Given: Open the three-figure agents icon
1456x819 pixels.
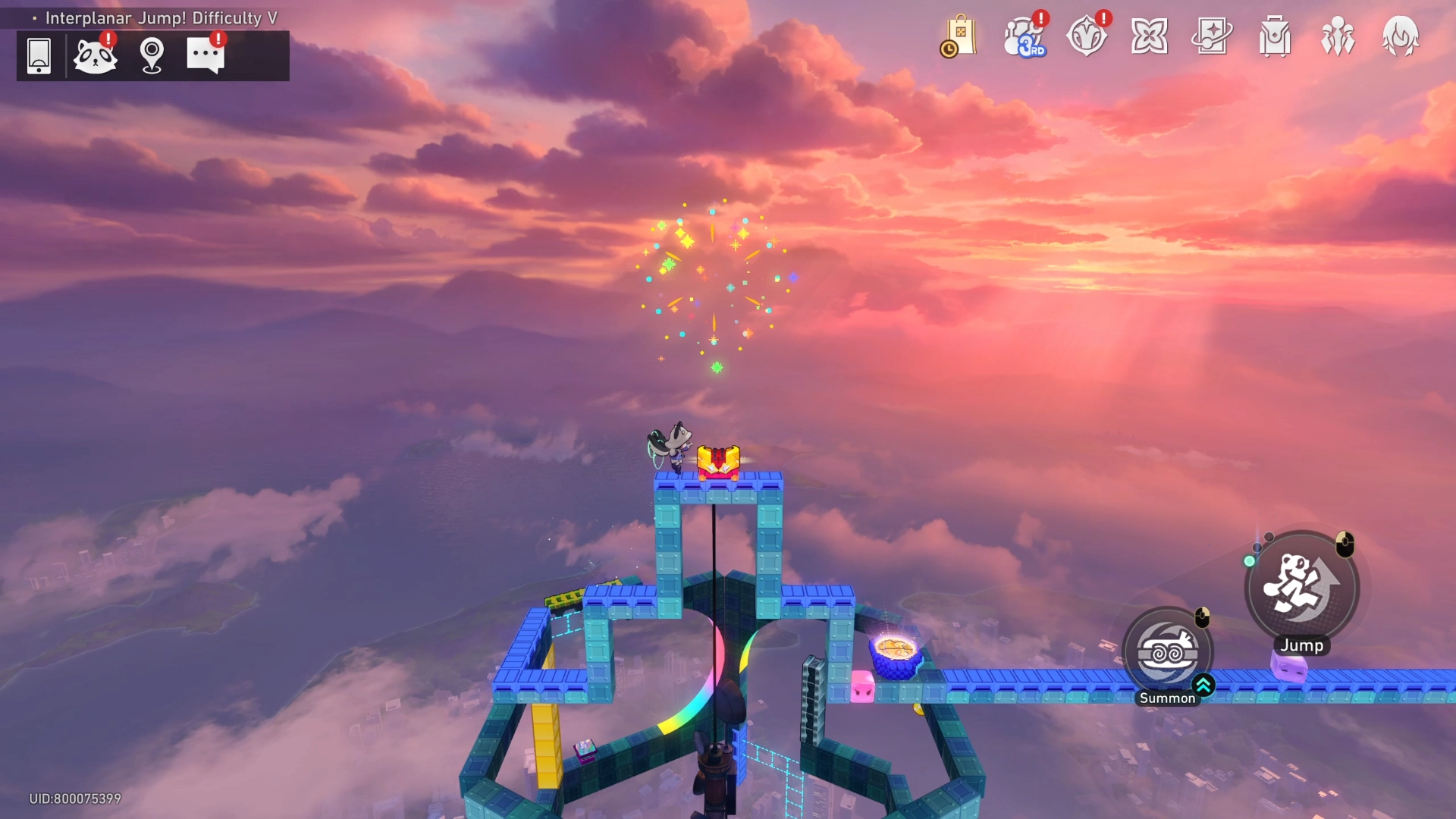Looking at the screenshot, I should [x=1338, y=36].
